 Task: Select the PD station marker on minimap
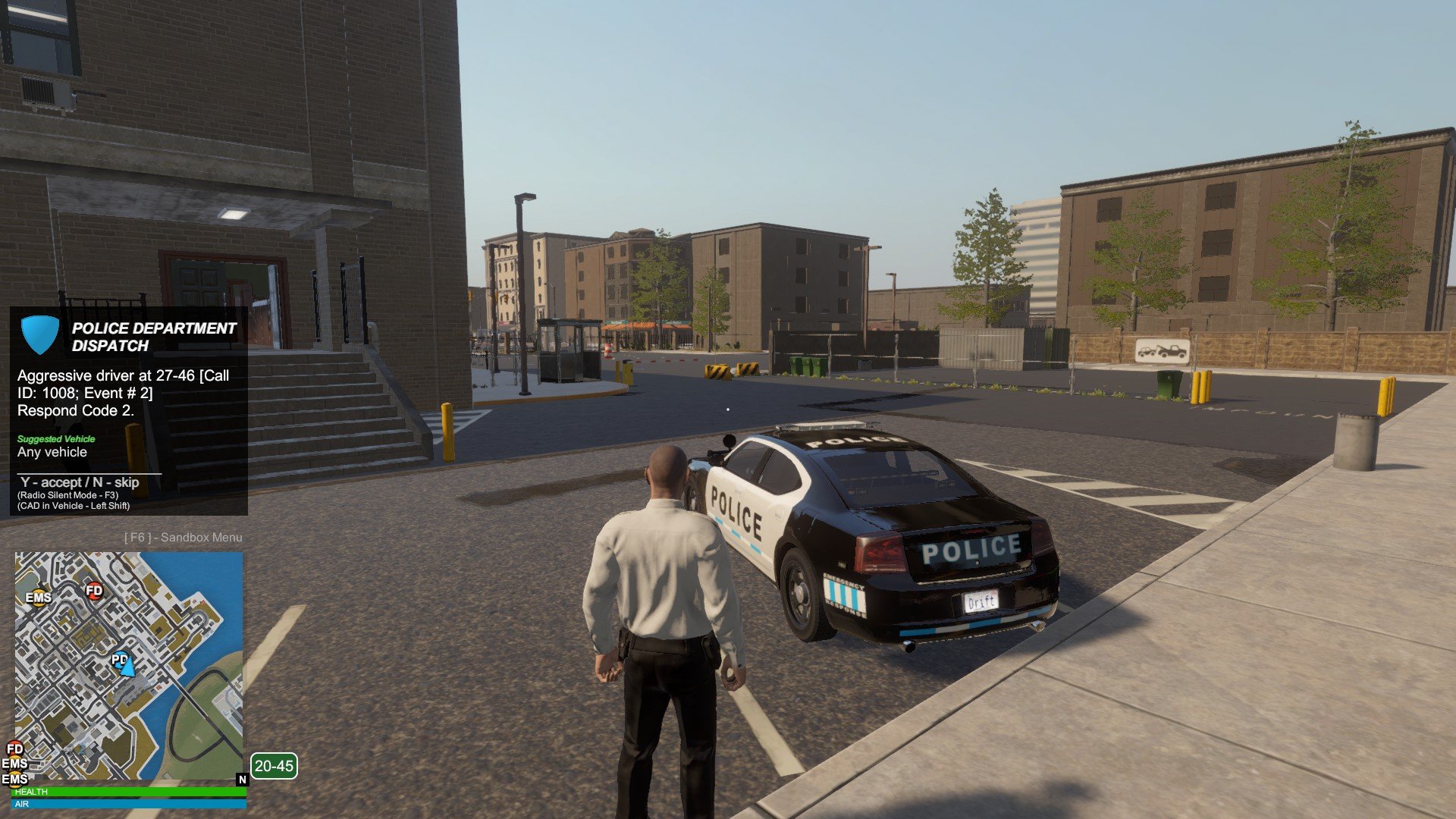tap(119, 659)
